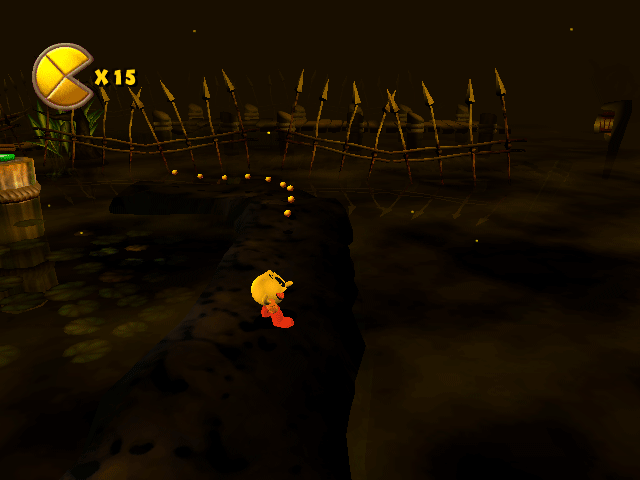The width and height of the screenshot is (640, 480).
Task: Click the Pac-Man lives icon
Action: [62, 75]
